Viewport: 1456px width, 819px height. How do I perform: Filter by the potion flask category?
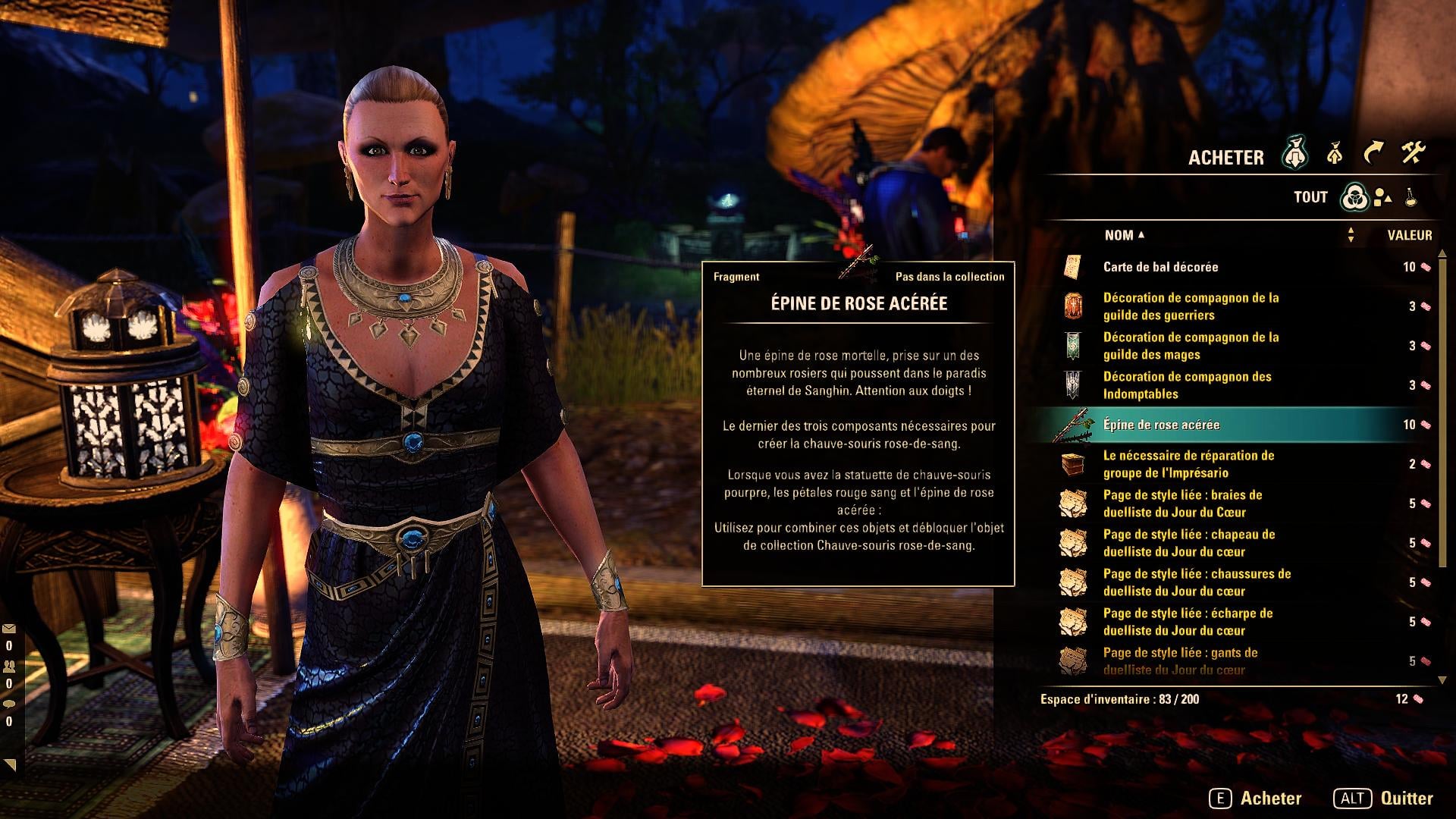(x=1410, y=197)
